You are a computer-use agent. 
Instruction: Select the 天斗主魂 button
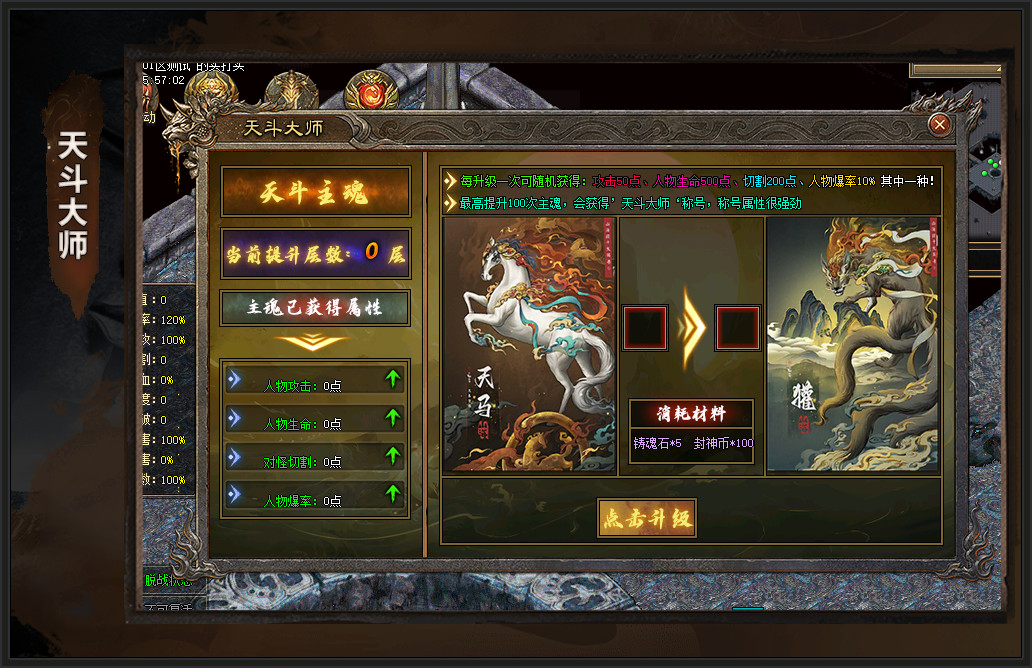(315, 192)
